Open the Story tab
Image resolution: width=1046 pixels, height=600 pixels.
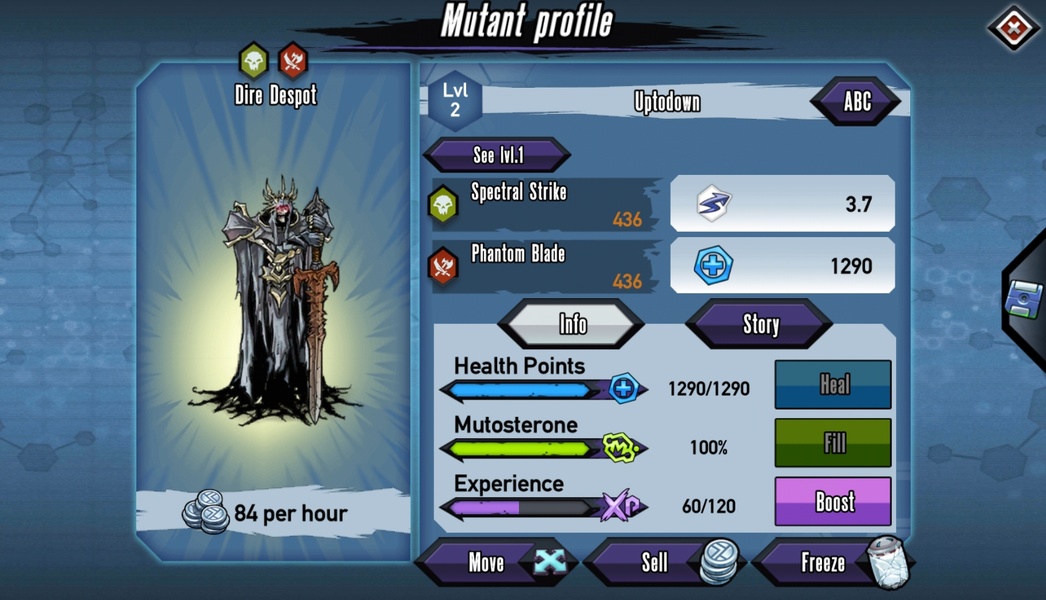[x=759, y=324]
